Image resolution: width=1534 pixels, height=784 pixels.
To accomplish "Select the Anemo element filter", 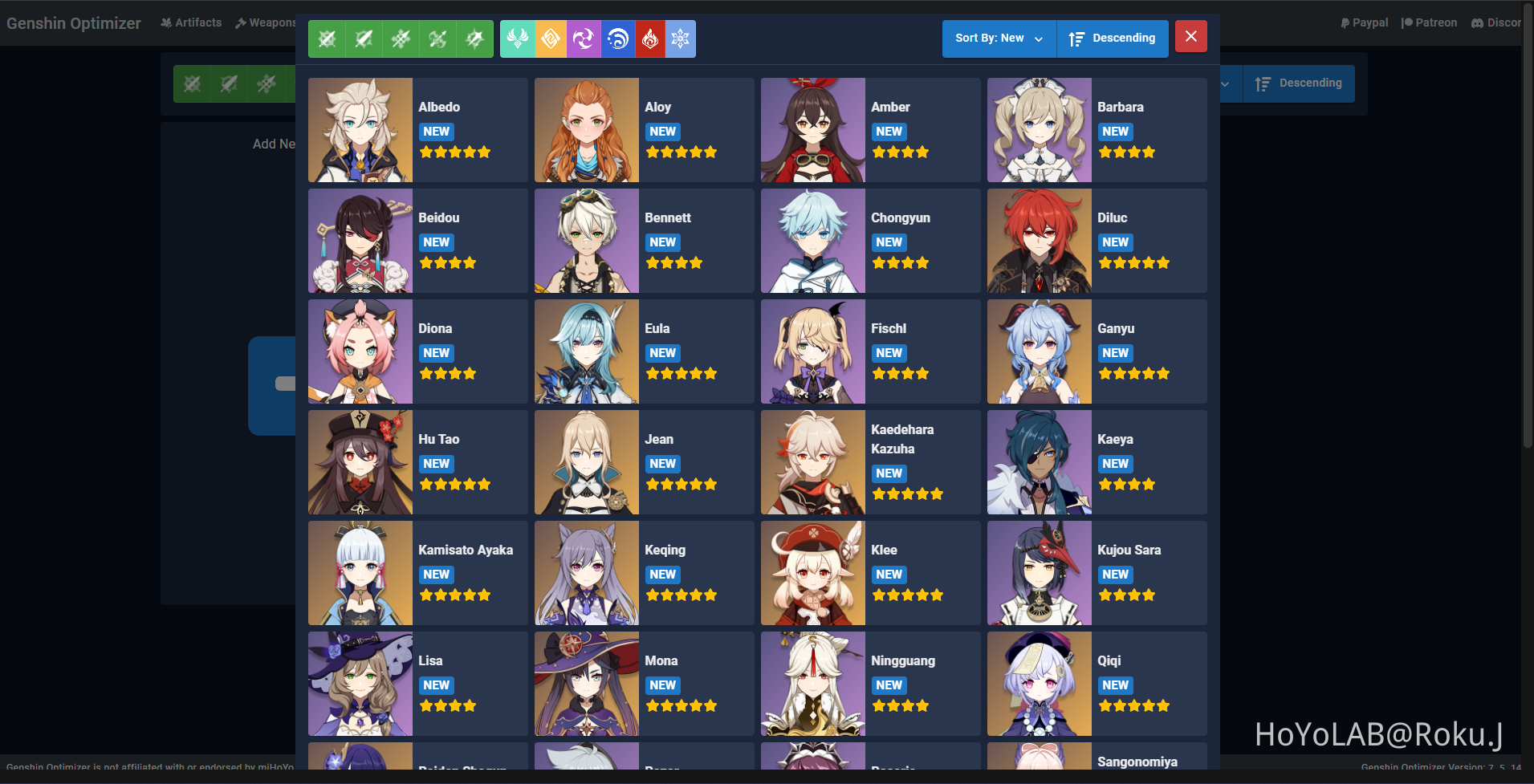I will tap(519, 39).
